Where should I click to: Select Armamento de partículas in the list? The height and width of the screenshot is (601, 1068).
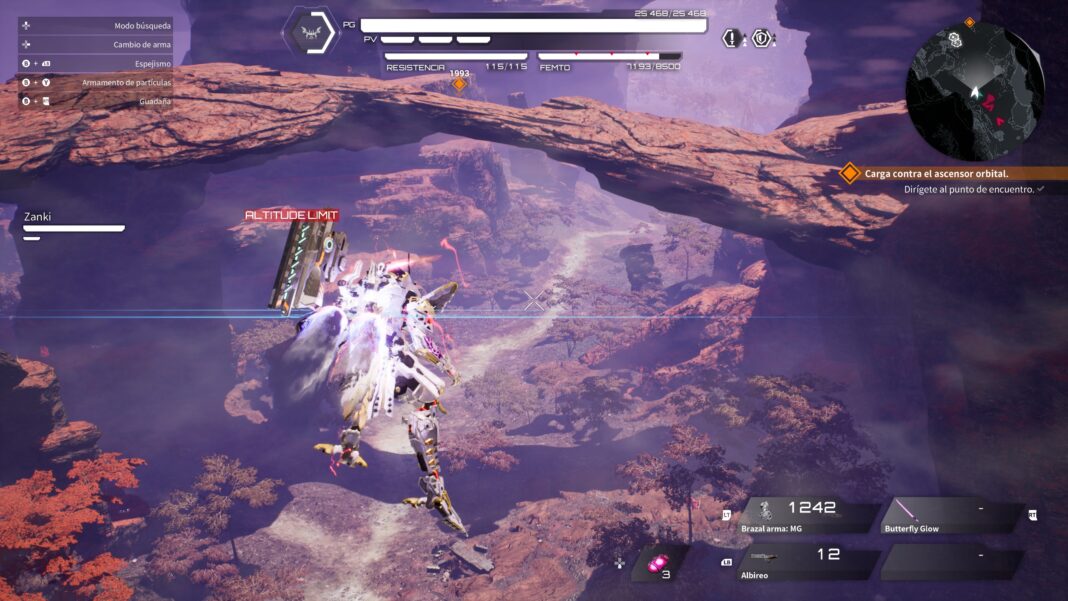click(x=126, y=82)
